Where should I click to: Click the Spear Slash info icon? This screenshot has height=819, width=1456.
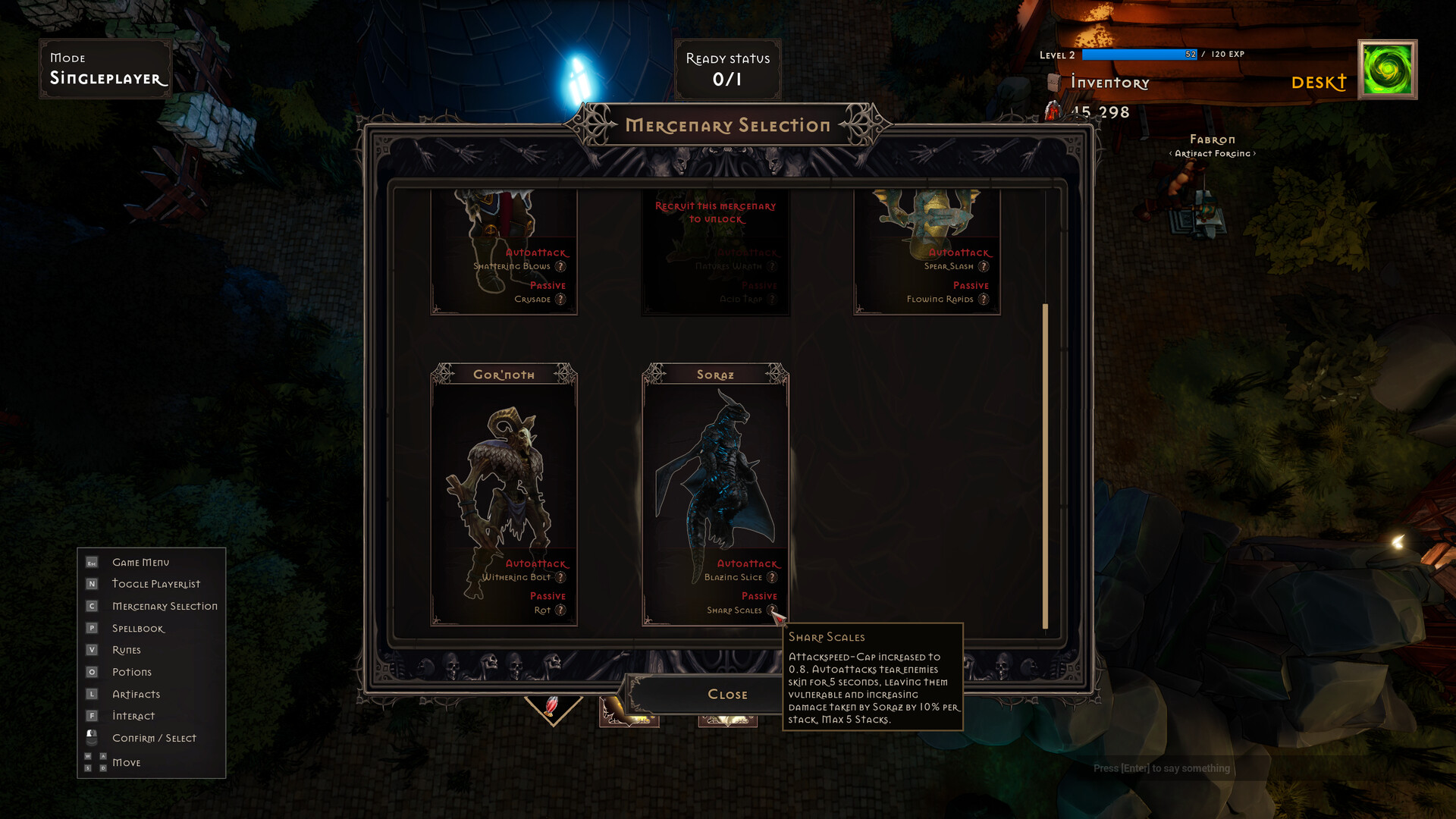[x=984, y=266]
